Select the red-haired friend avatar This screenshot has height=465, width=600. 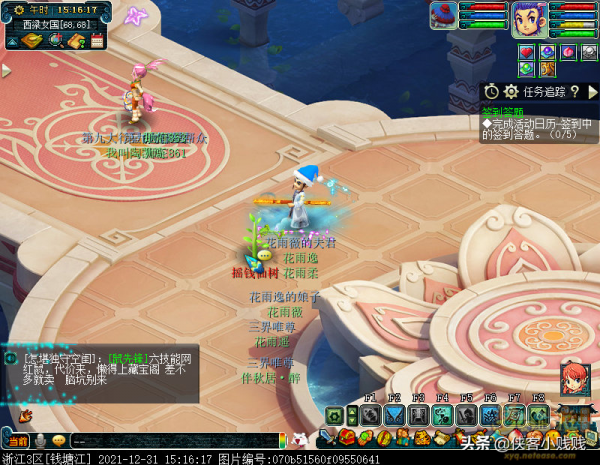(x=573, y=379)
